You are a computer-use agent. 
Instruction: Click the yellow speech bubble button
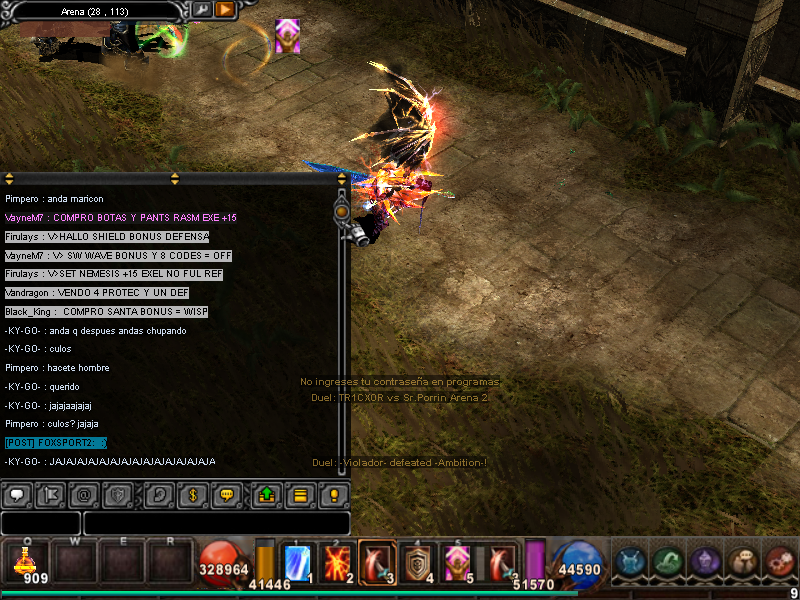226,494
